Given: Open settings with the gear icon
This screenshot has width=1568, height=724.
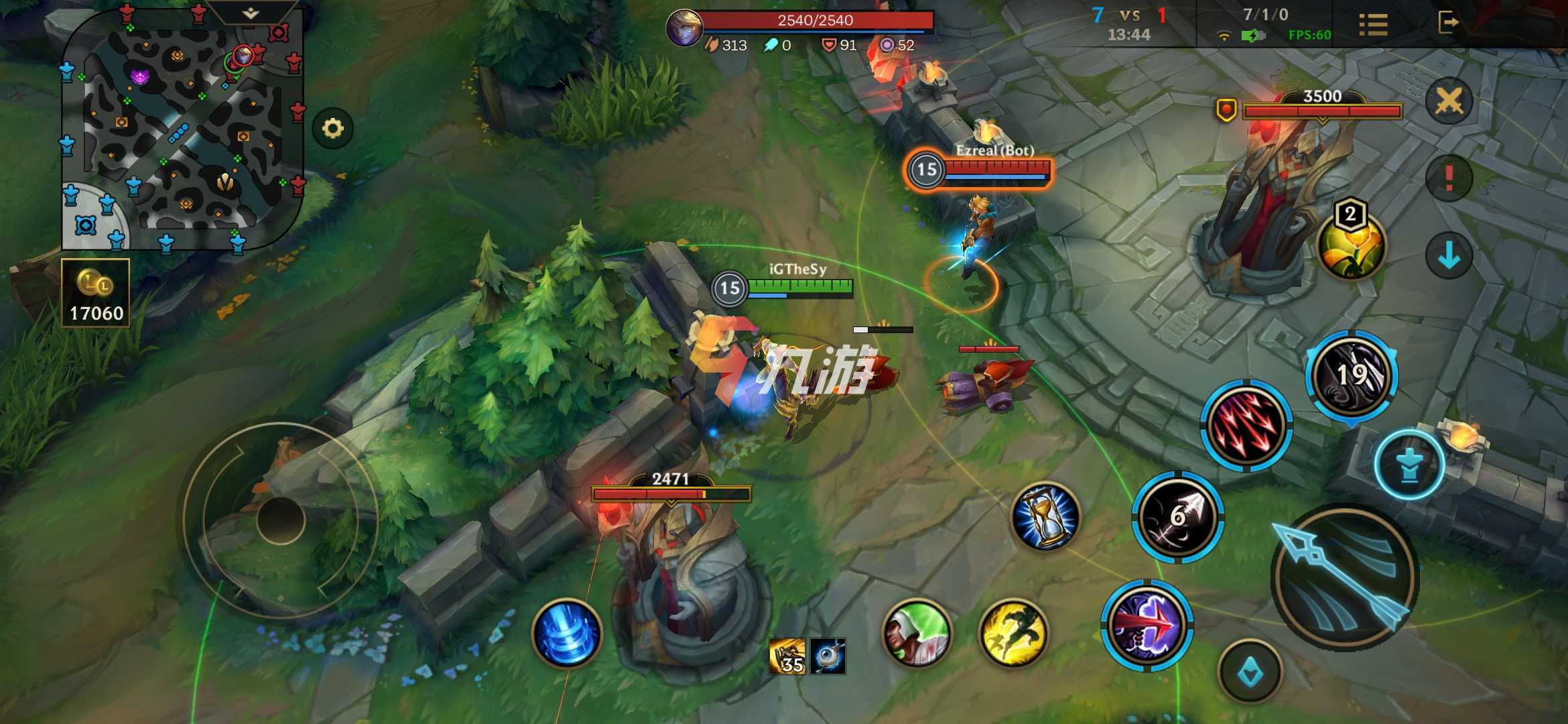Looking at the screenshot, I should click(x=332, y=128).
